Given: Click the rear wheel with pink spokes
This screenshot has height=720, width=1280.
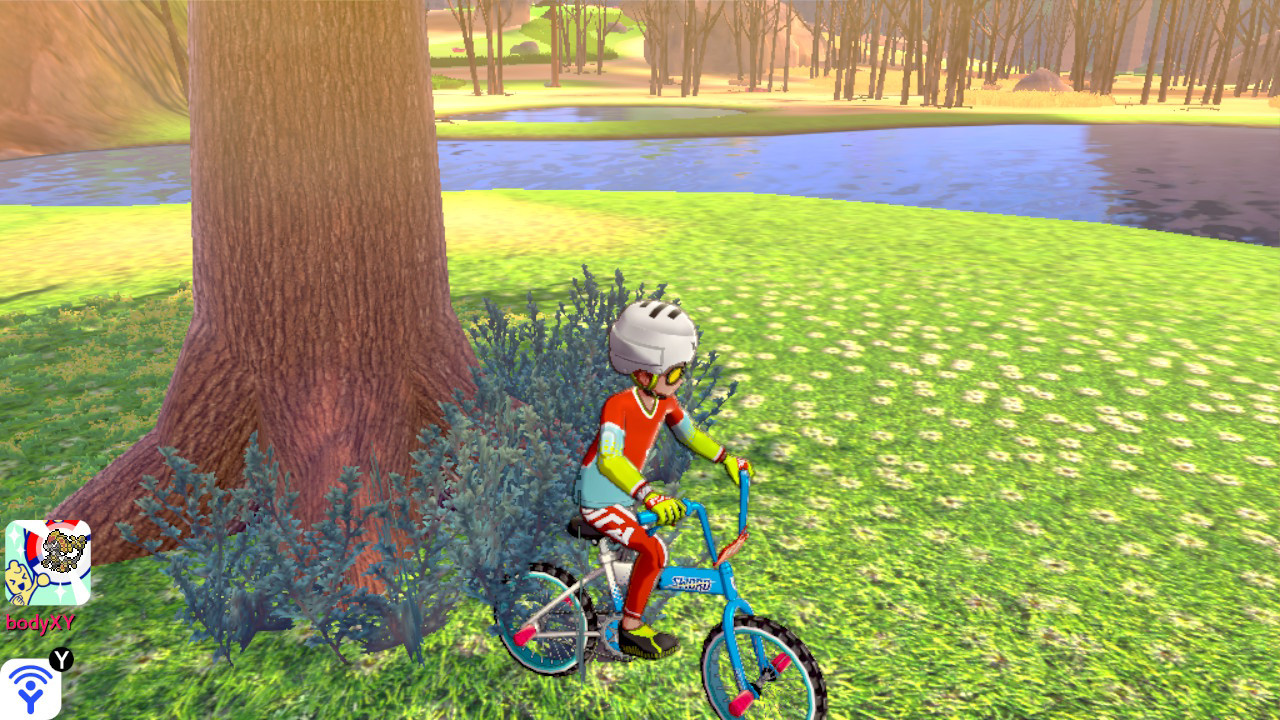Looking at the screenshot, I should click(547, 618).
